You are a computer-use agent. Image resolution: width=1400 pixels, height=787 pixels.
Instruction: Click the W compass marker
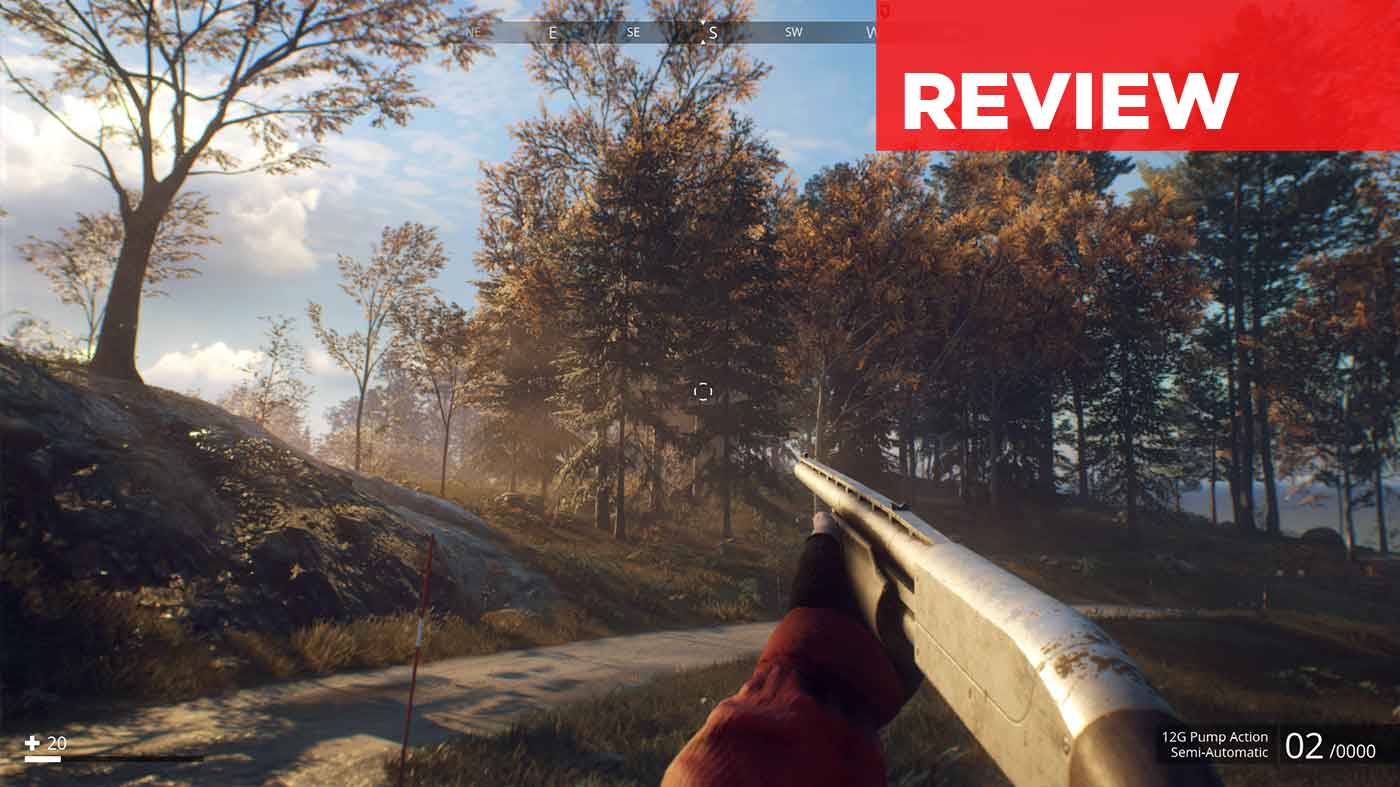pyautogui.click(x=872, y=33)
